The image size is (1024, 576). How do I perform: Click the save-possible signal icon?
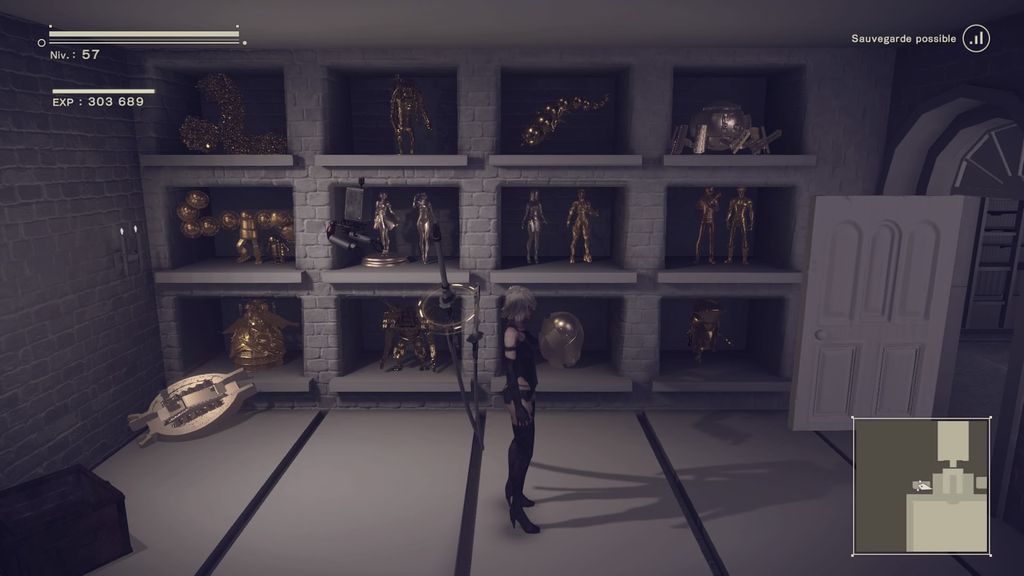(x=976, y=39)
